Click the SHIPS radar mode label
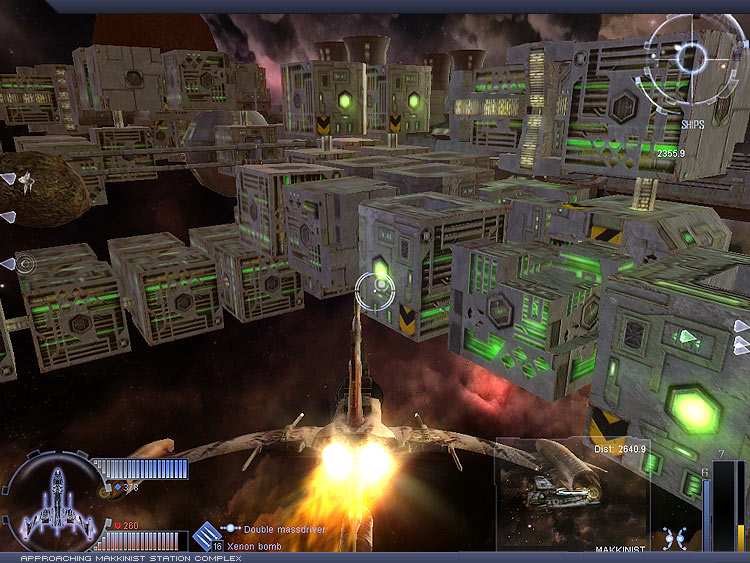The height and width of the screenshot is (563, 750). click(x=694, y=125)
